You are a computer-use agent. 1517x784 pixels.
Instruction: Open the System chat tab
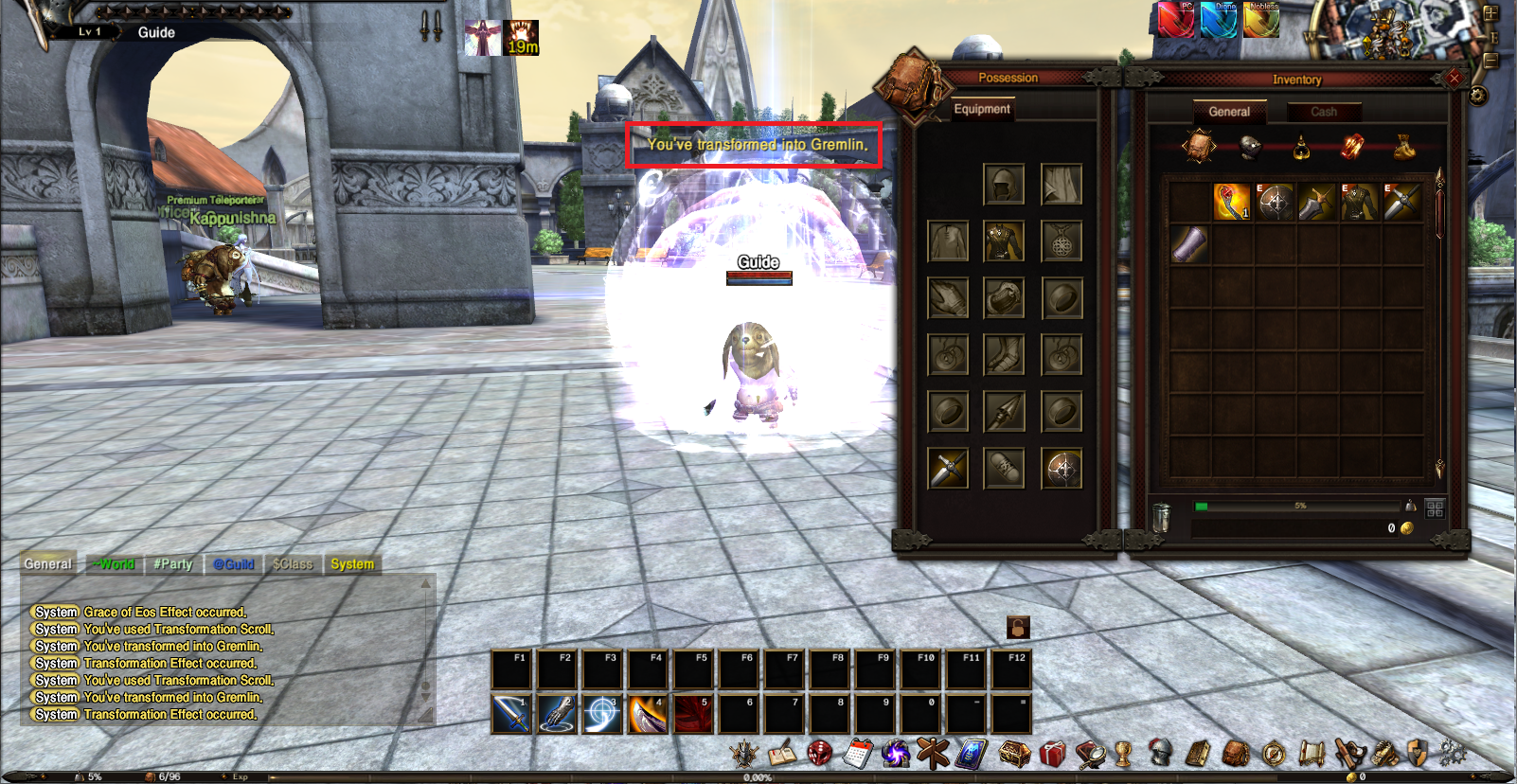pyautogui.click(x=352, y=564)
